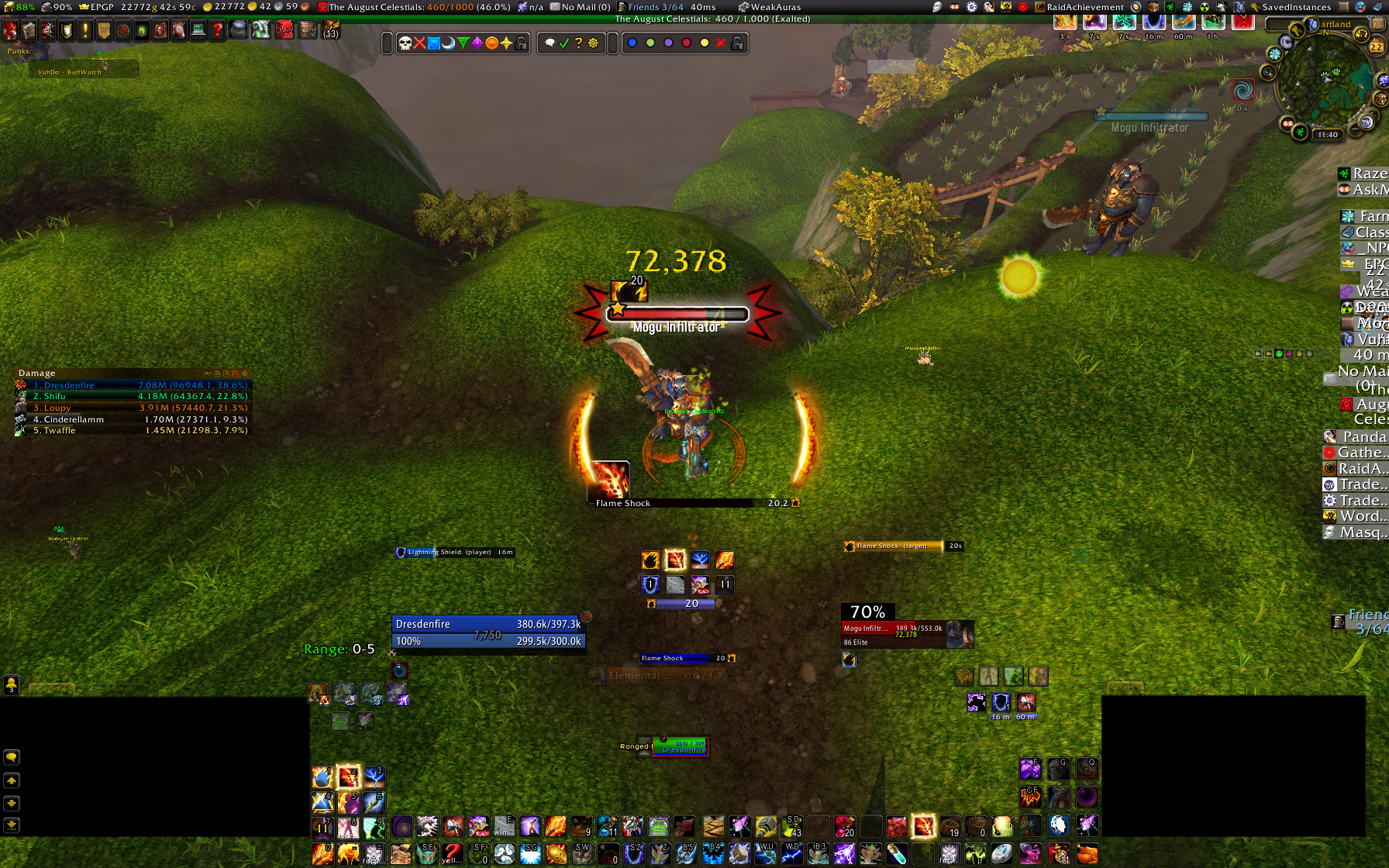1389x868 pixels.
Task: Select the skull raid target marker
Action: [x=405, y=43]
